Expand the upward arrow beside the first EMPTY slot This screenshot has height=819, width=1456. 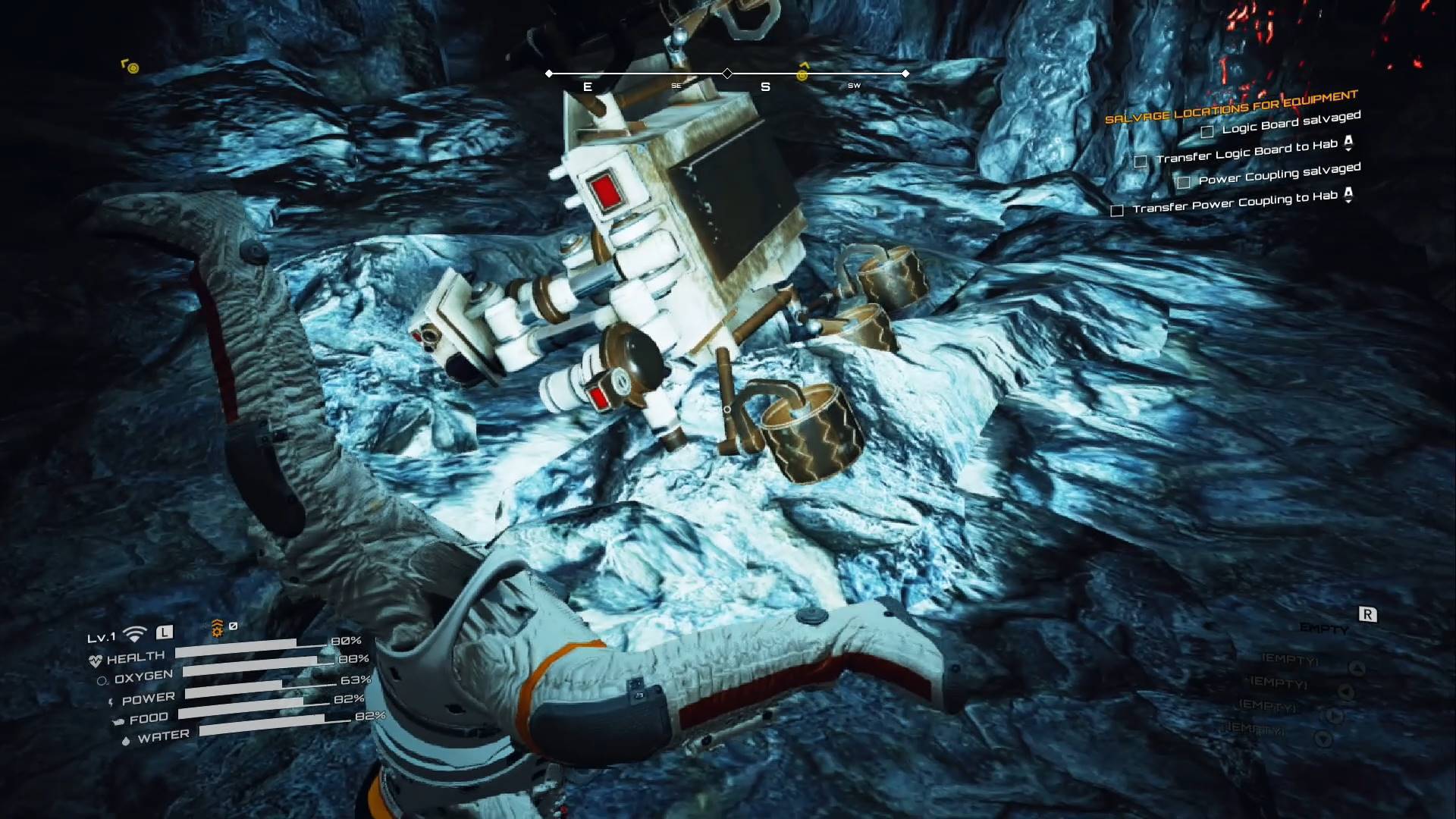1357,667
